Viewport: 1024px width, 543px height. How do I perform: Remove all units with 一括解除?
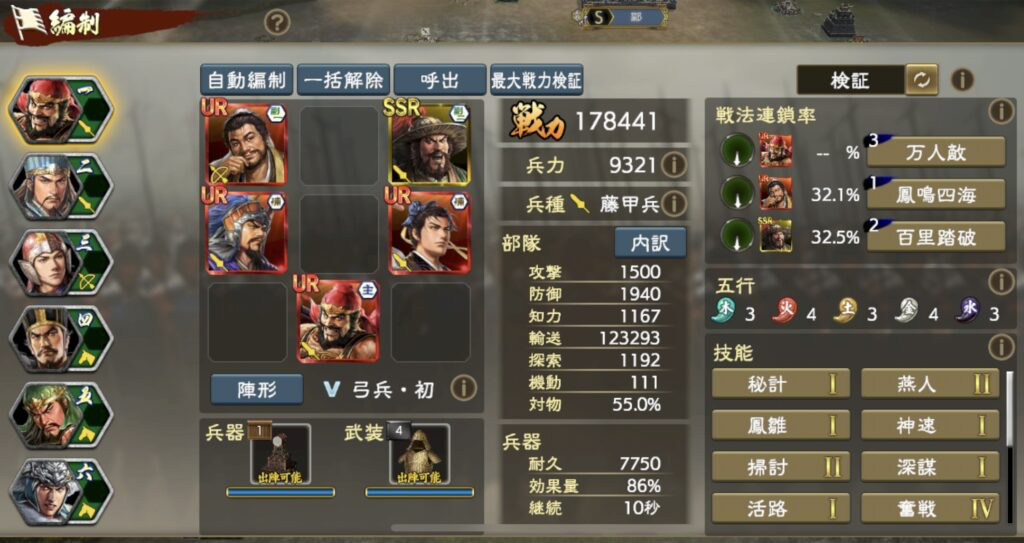(342, 80)
